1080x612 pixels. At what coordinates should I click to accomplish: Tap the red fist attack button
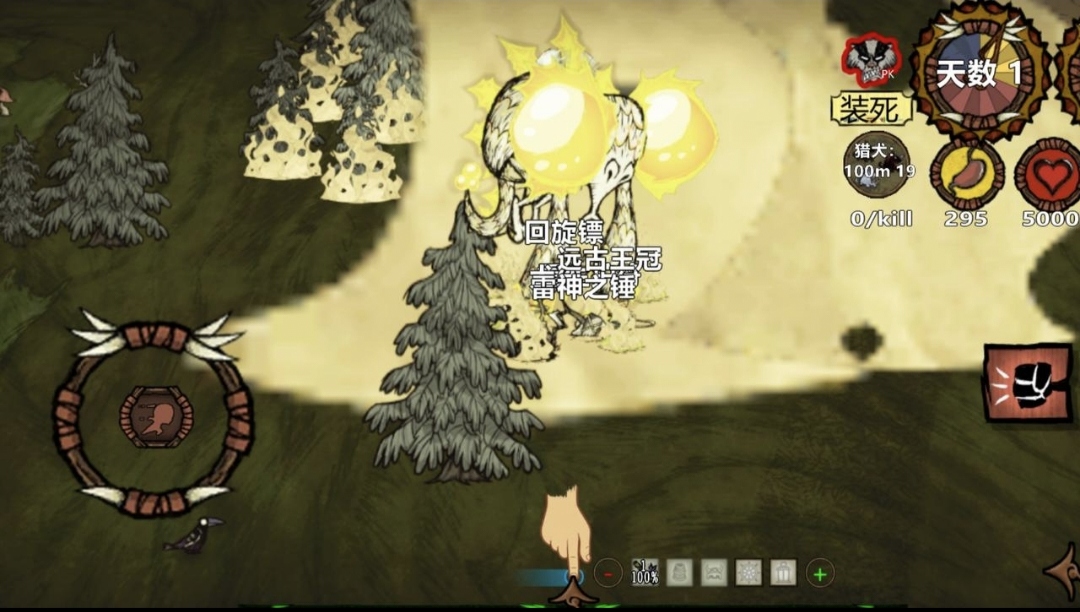[x=1027, y=383]
